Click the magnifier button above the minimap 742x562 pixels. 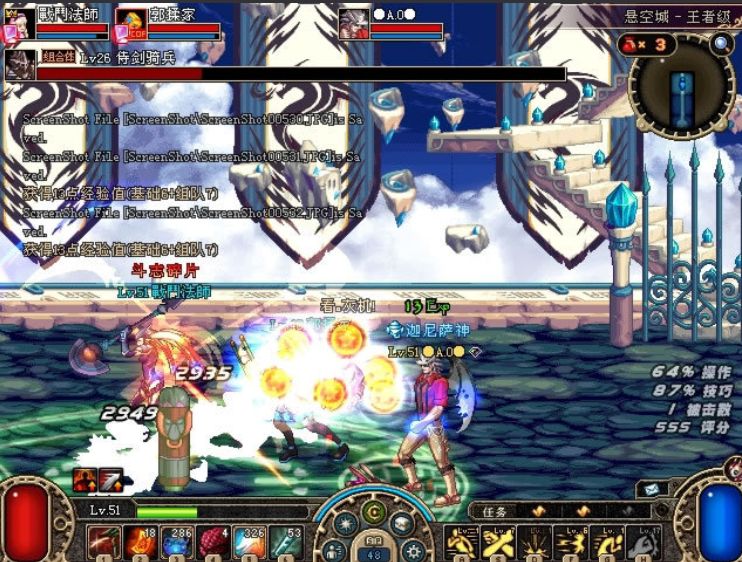click(721, 44)
